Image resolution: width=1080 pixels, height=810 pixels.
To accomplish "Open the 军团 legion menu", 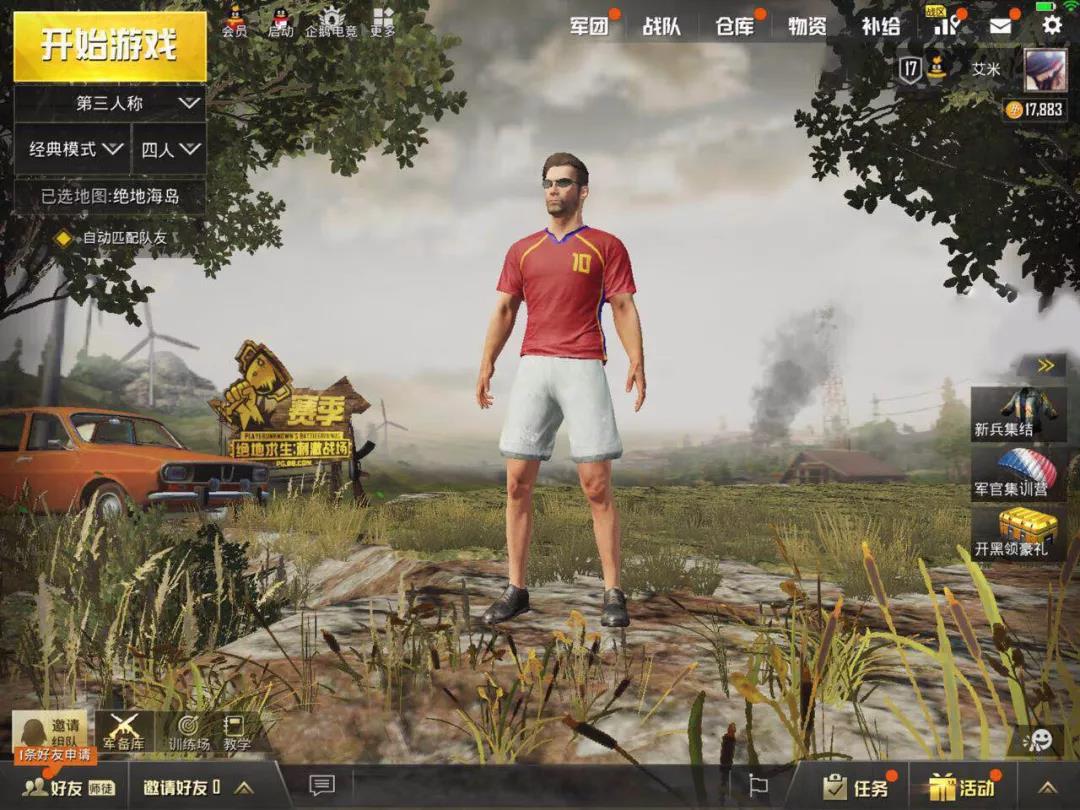I will coord(589,27).
